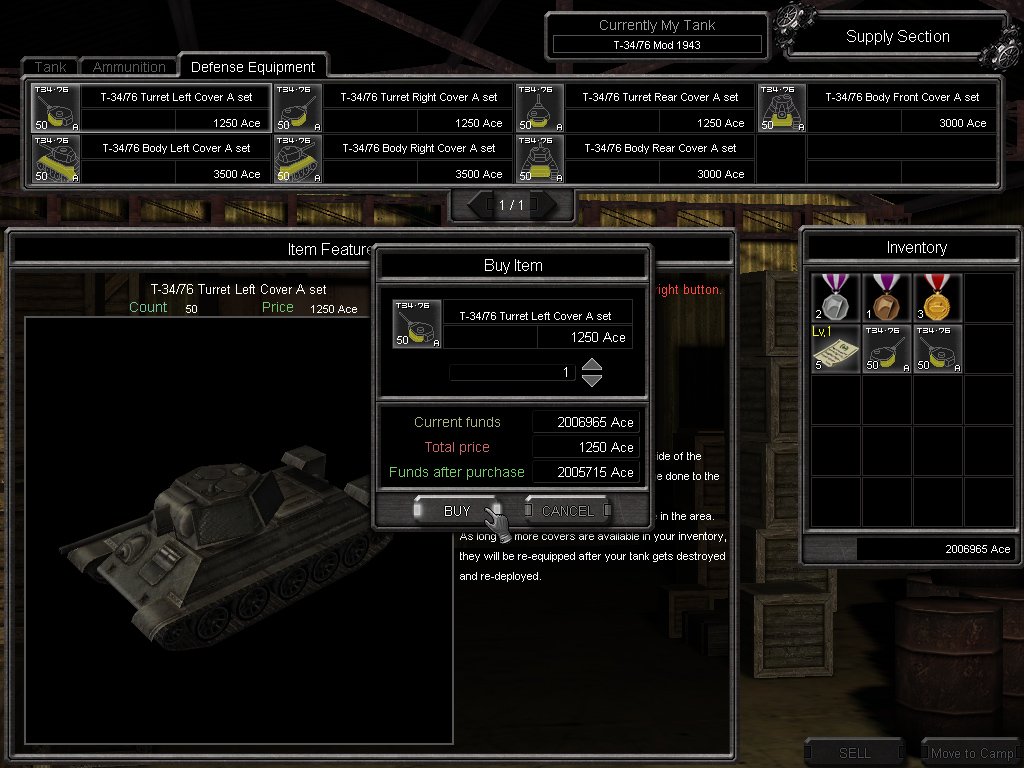
Task: Click the SELL button
Action: 855,753
